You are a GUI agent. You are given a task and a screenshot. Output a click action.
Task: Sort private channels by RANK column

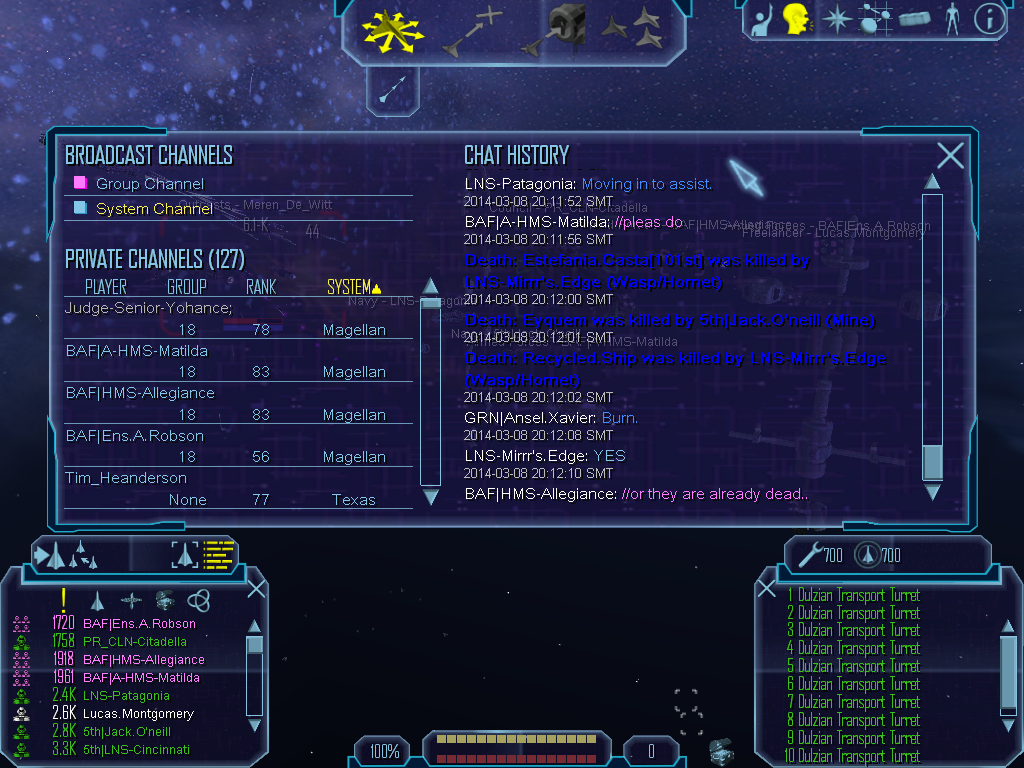click(x=260, y=287)
